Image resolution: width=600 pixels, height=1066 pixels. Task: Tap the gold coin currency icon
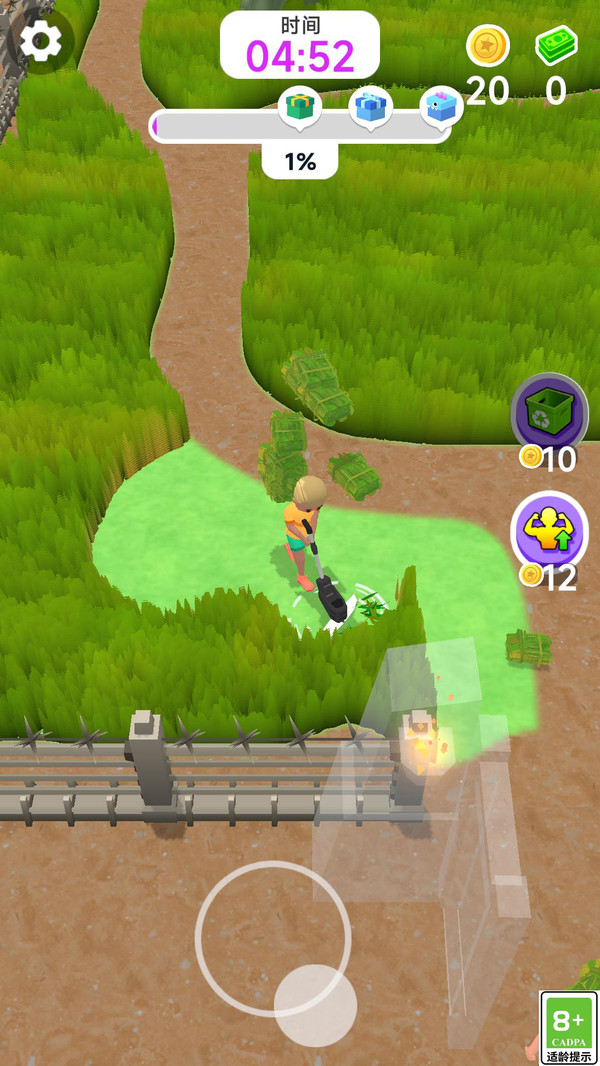click(488, 45)
